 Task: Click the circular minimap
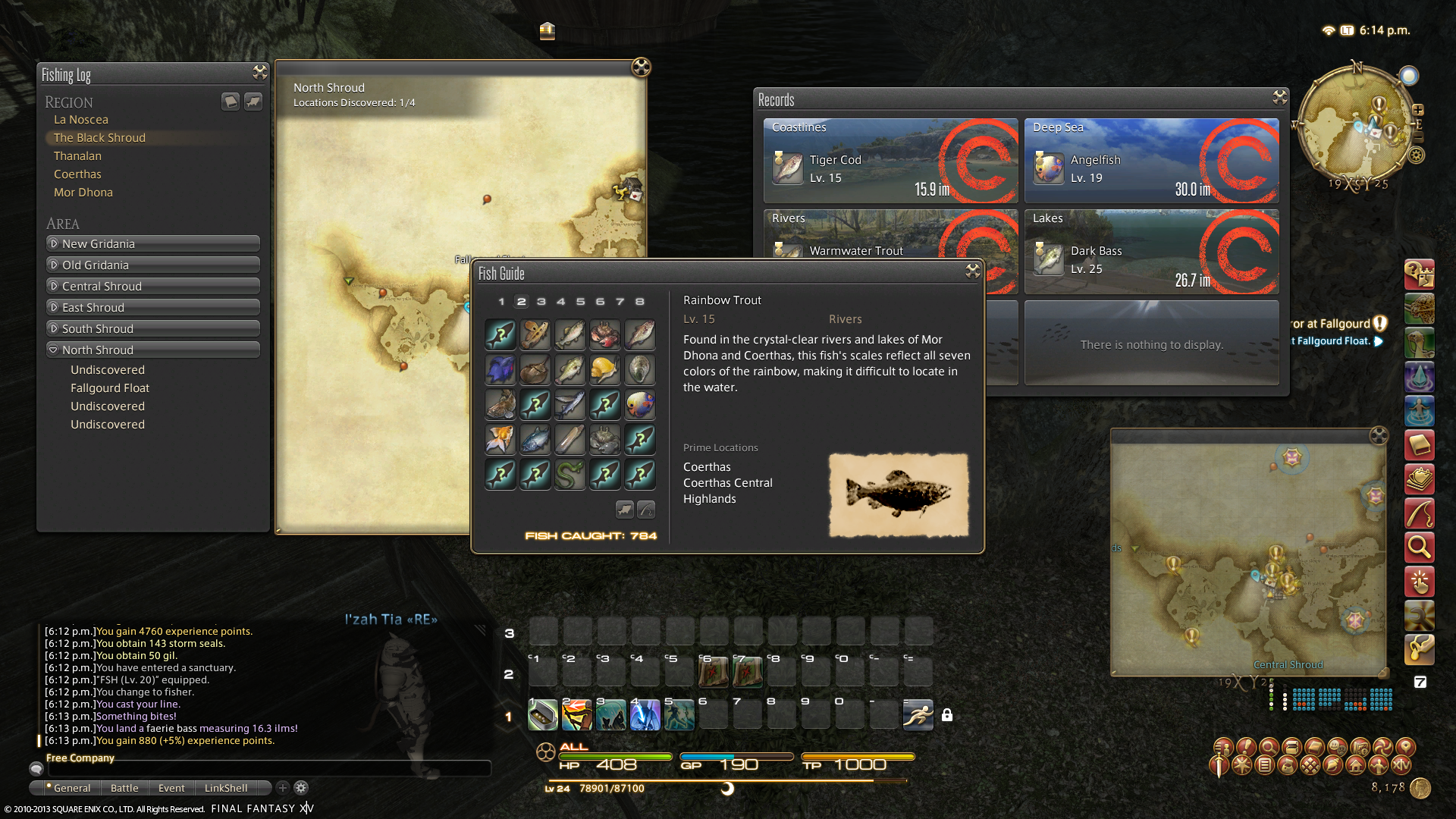[1356, 124]
